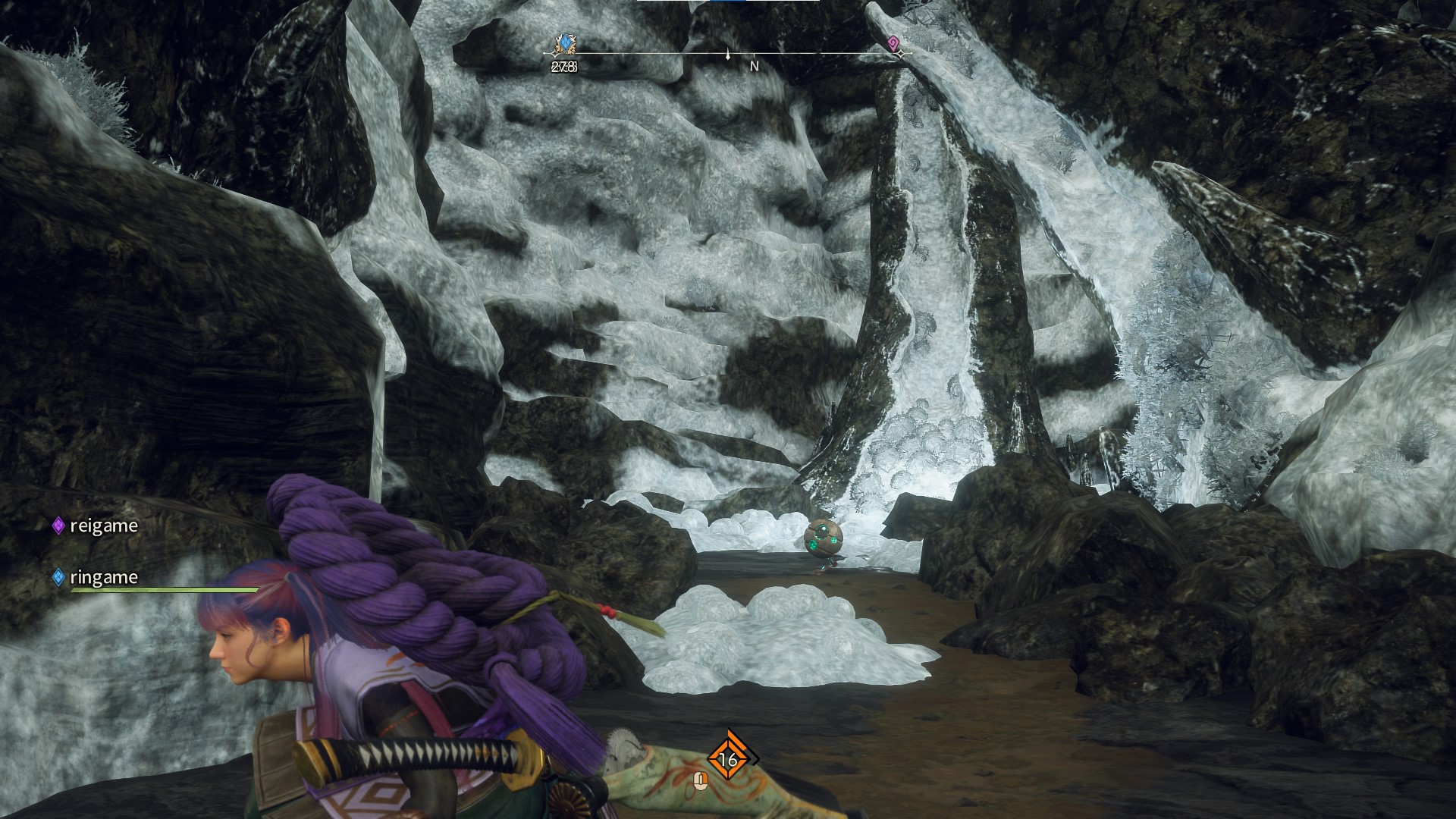Click the blue crystal marker on the compass
Screen dimensions: 1456x819
(x=564, y=45)
